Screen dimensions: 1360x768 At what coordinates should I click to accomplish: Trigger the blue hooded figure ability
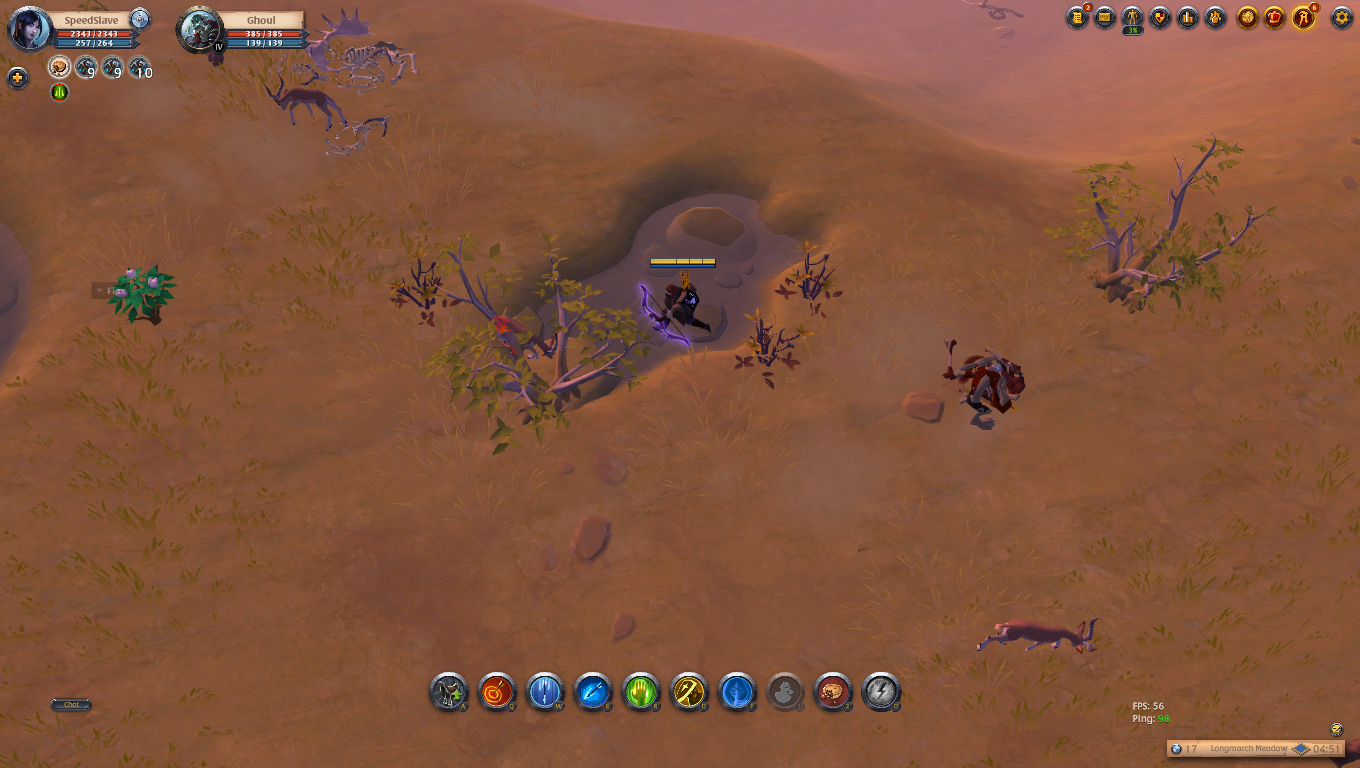pyautogui.click(x=737, y=691)
